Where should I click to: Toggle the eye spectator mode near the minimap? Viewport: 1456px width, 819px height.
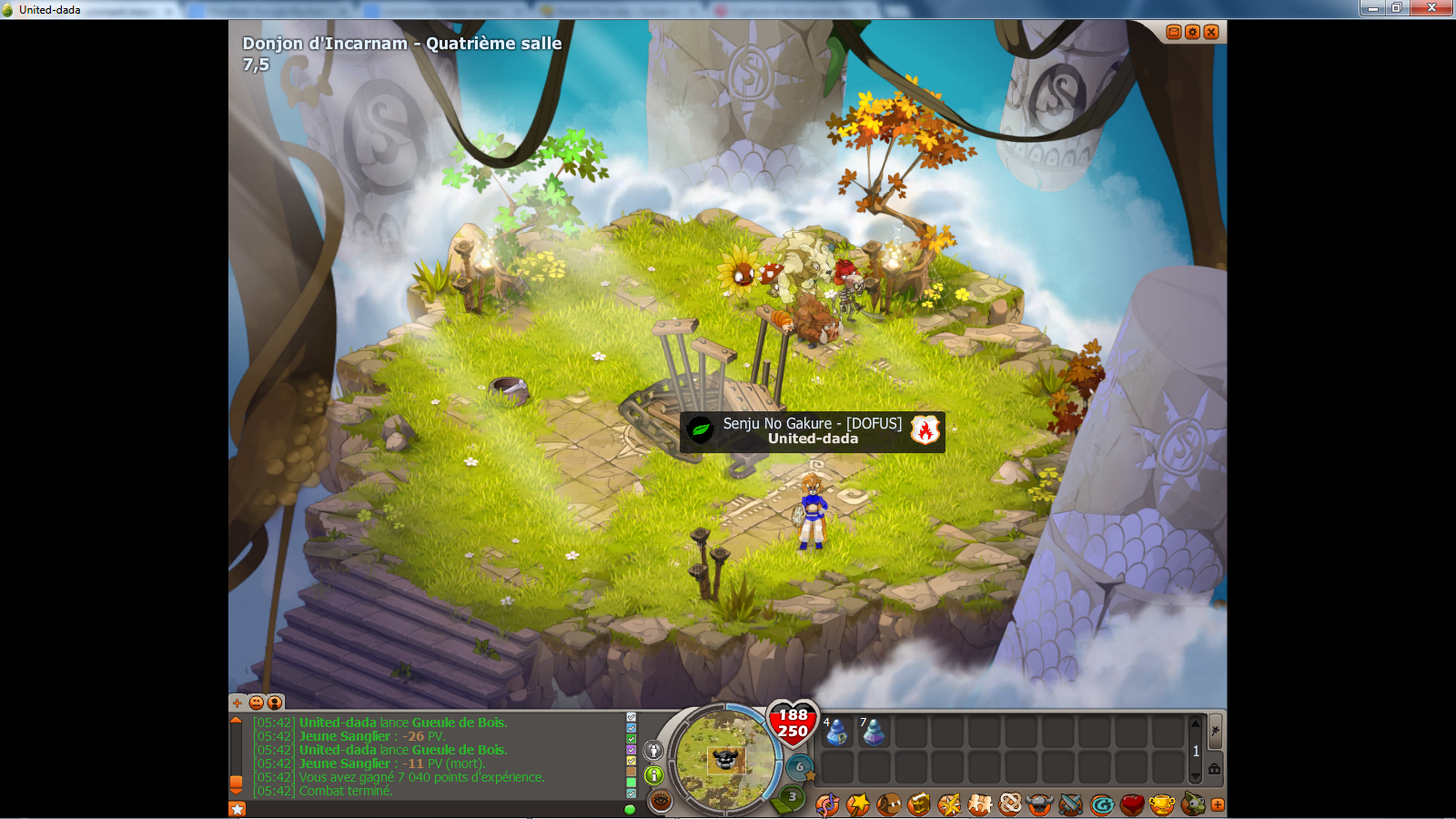click(x=660, y=800)
